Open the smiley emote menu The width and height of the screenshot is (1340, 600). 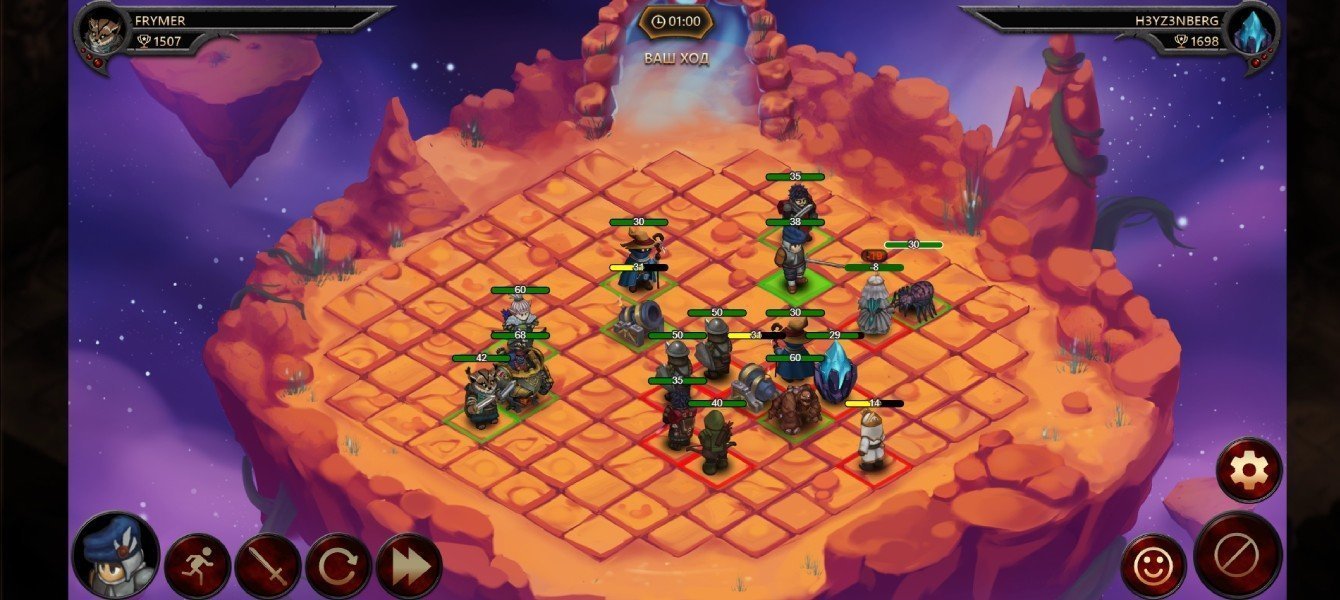coord(1153,566)
